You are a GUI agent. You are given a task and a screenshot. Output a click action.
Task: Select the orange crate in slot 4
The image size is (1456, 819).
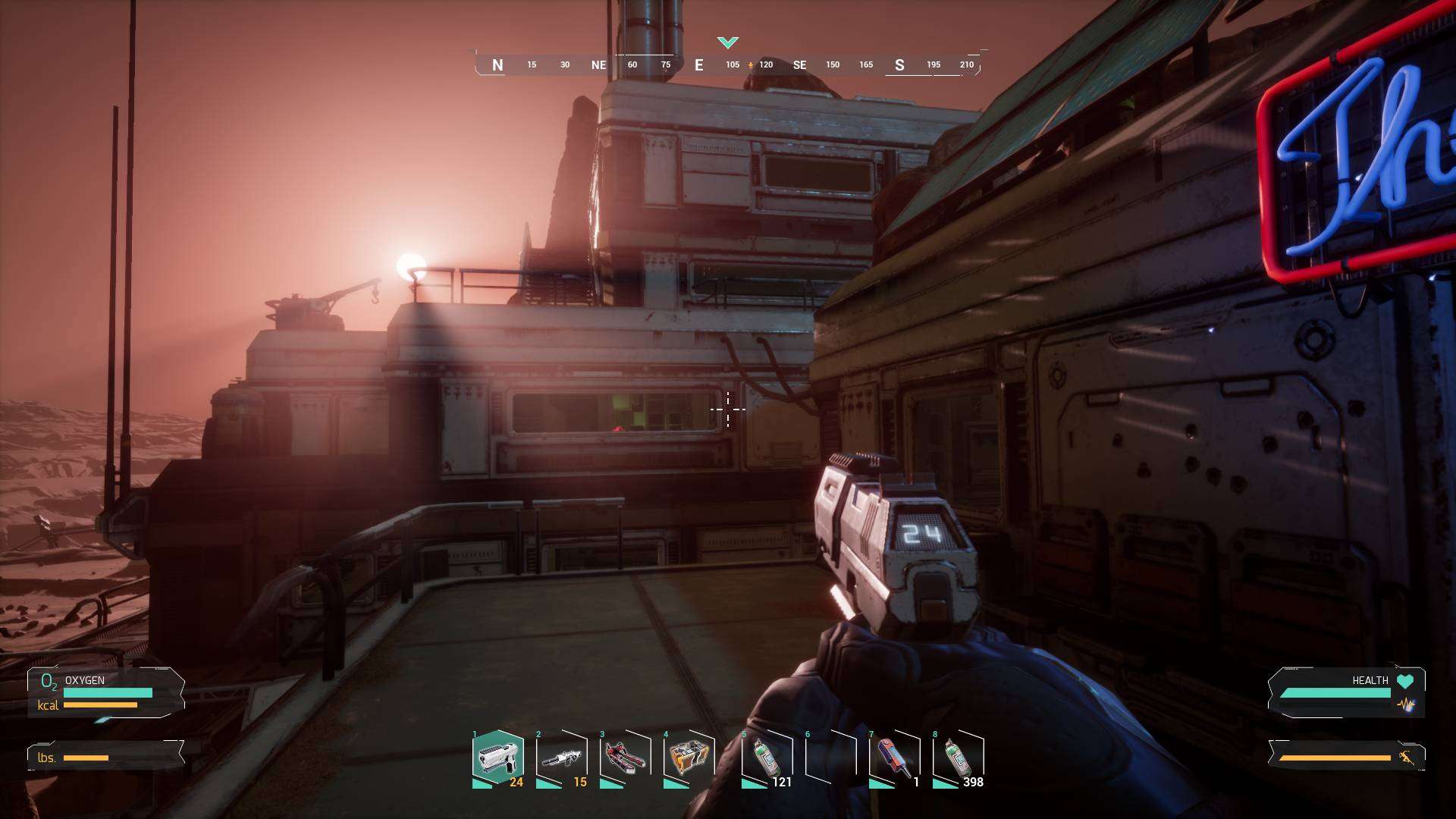click(689, 758)
